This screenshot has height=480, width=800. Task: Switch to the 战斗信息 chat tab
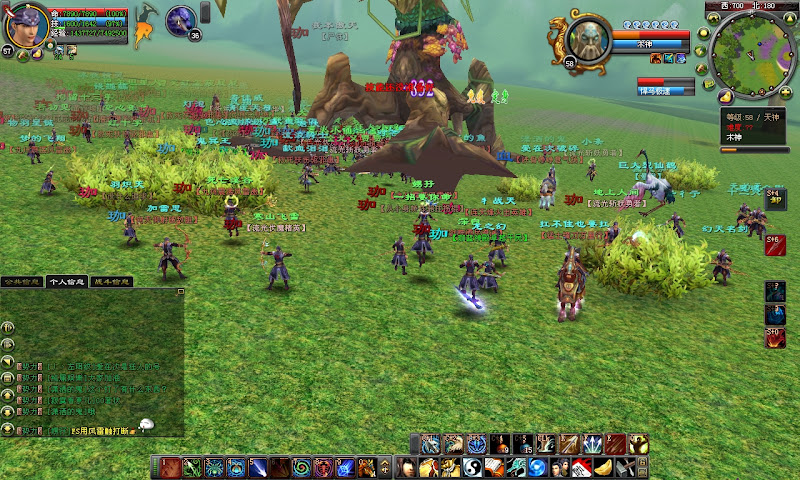pyautogui.click(x=111, y=282)
